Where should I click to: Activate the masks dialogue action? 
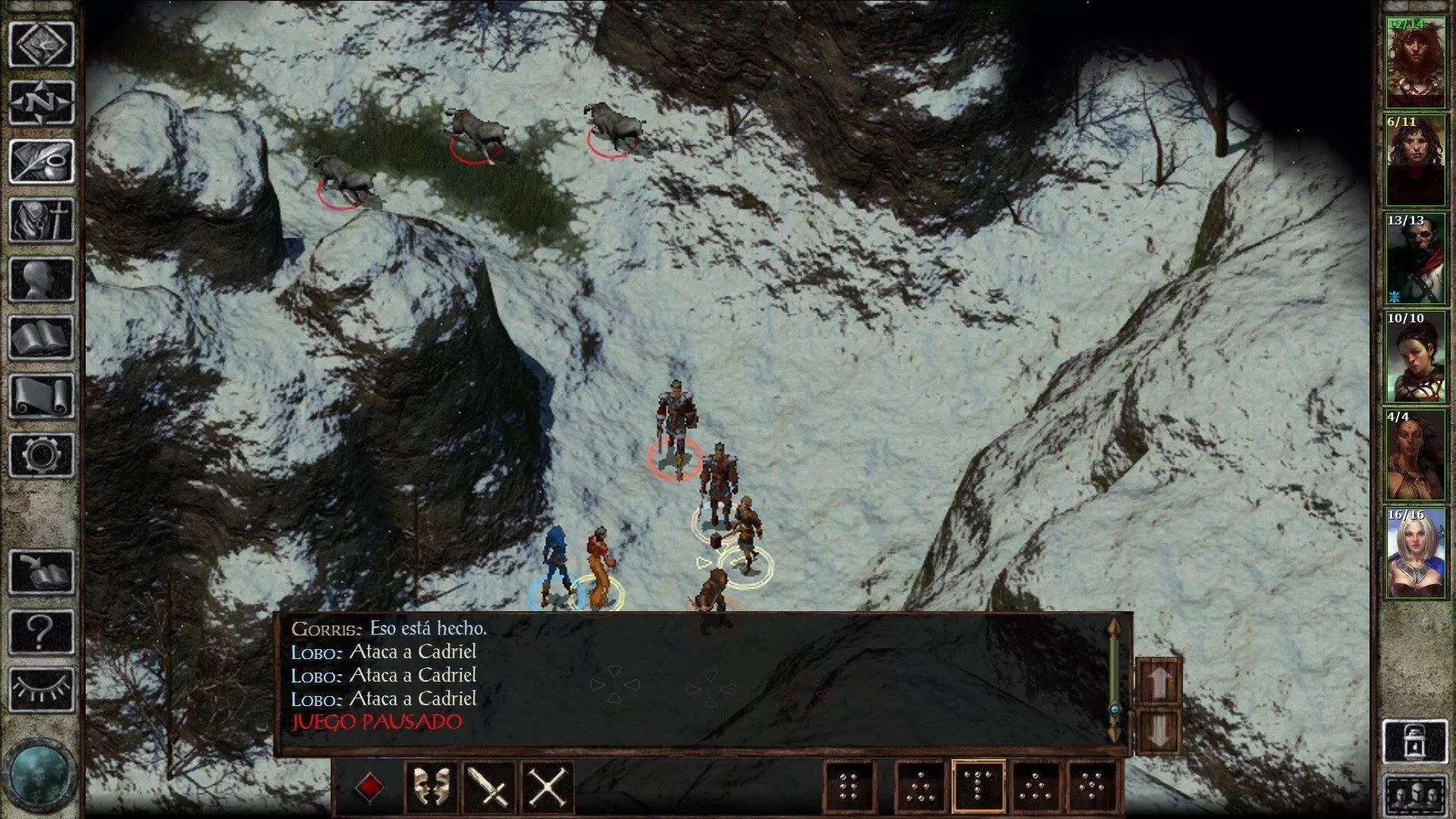pos(431,787)
